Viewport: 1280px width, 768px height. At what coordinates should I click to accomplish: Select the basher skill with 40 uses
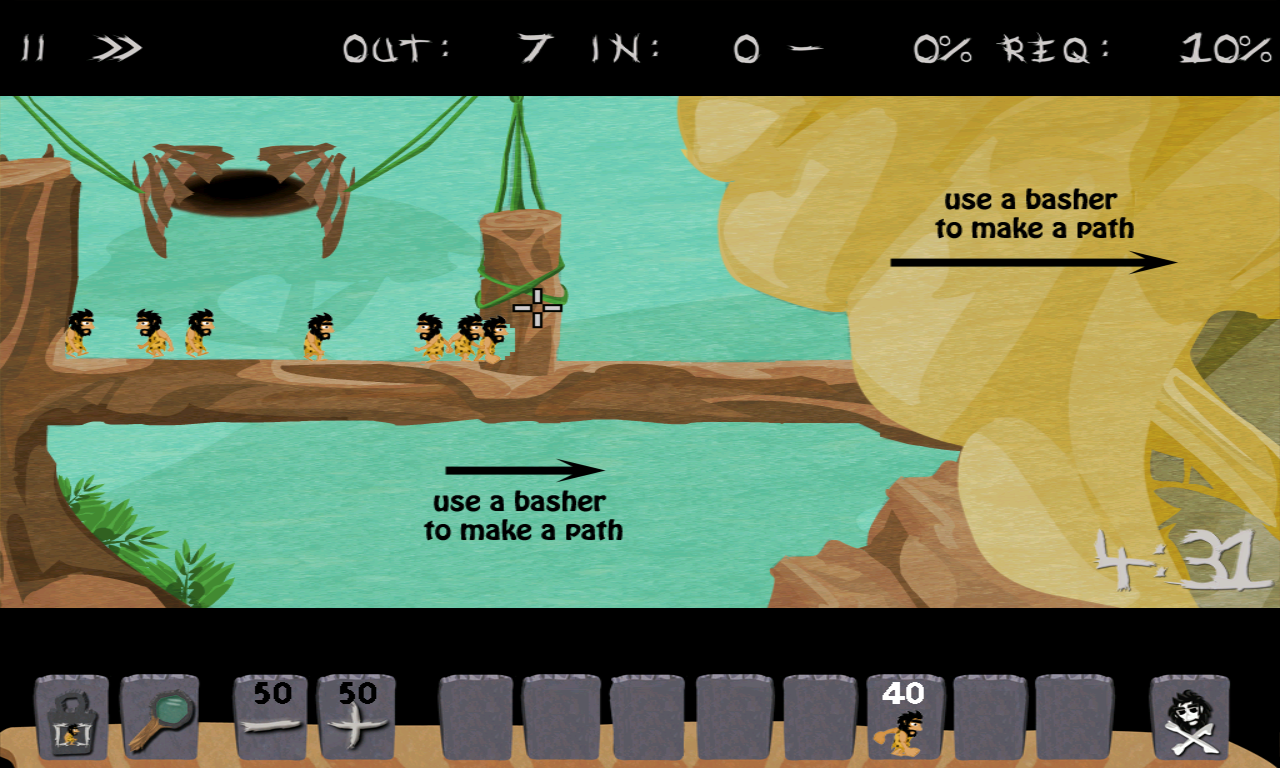906,718
